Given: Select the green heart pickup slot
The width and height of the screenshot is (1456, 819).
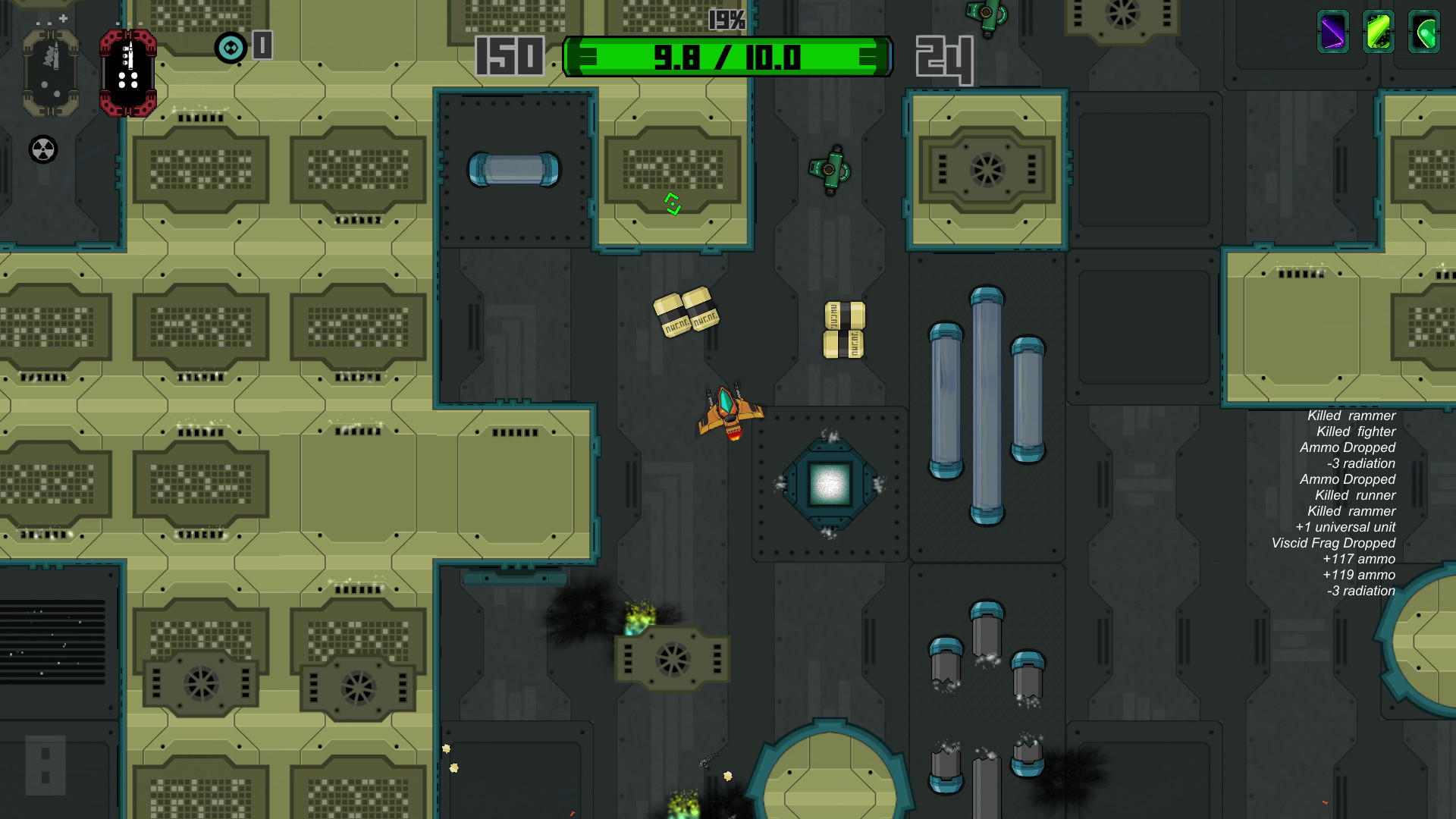Looking at the screenshot, I should (x=1424, y=33).
